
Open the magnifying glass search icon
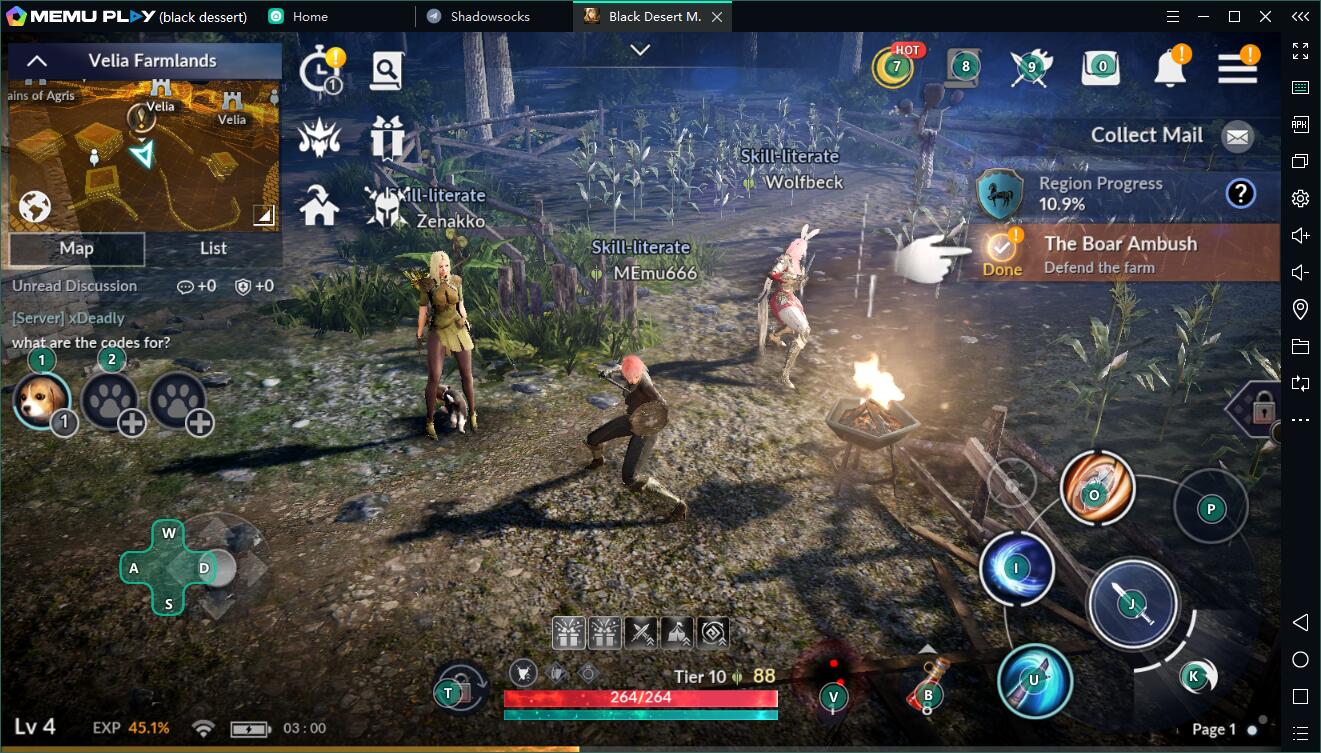(x=386, y=70)
